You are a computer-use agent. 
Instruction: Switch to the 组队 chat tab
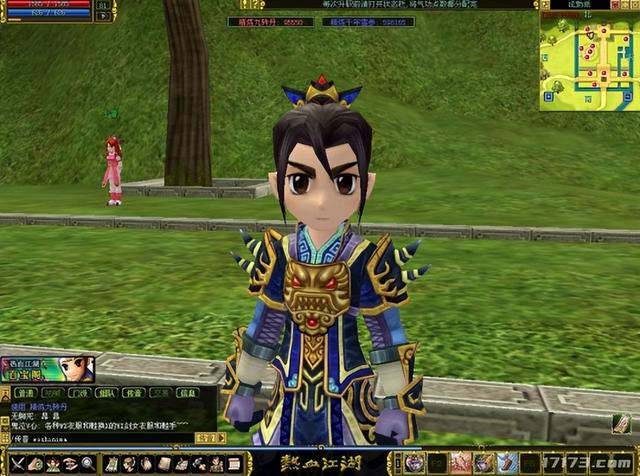[x=106, y=393]
